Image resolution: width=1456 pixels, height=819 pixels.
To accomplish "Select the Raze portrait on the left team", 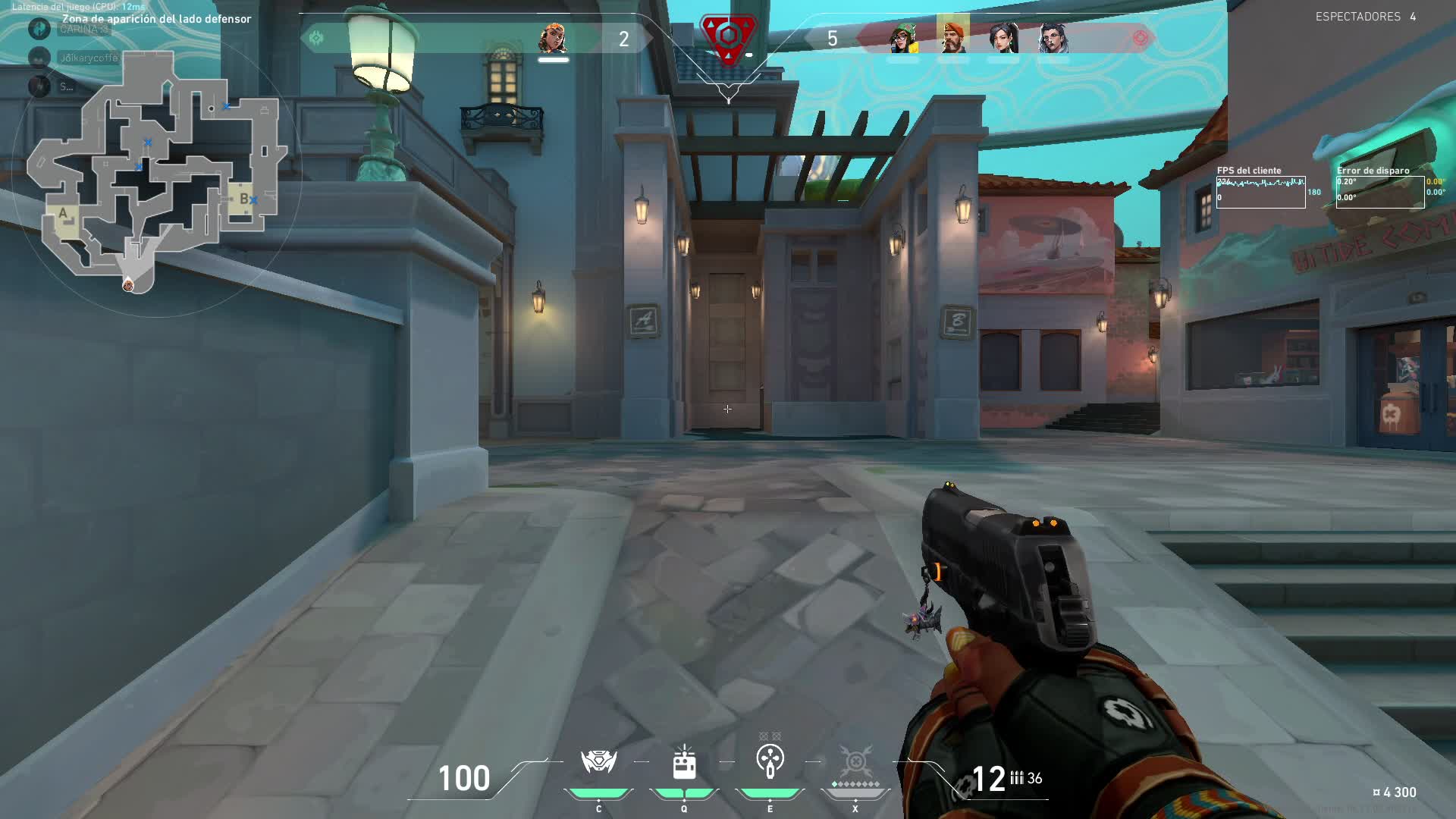I will pos(553,38).
